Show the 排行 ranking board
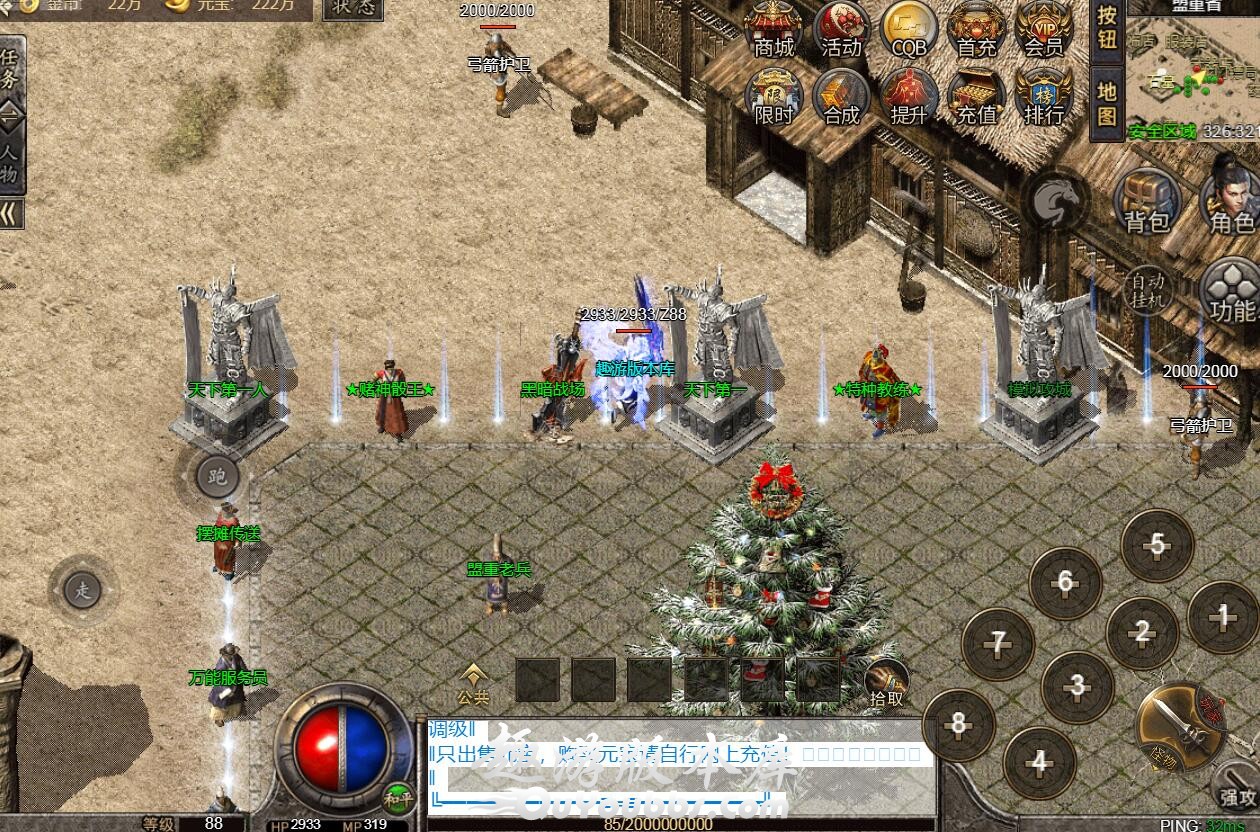Viewport: 1260px width, 832px height. tap(1043, 97)
